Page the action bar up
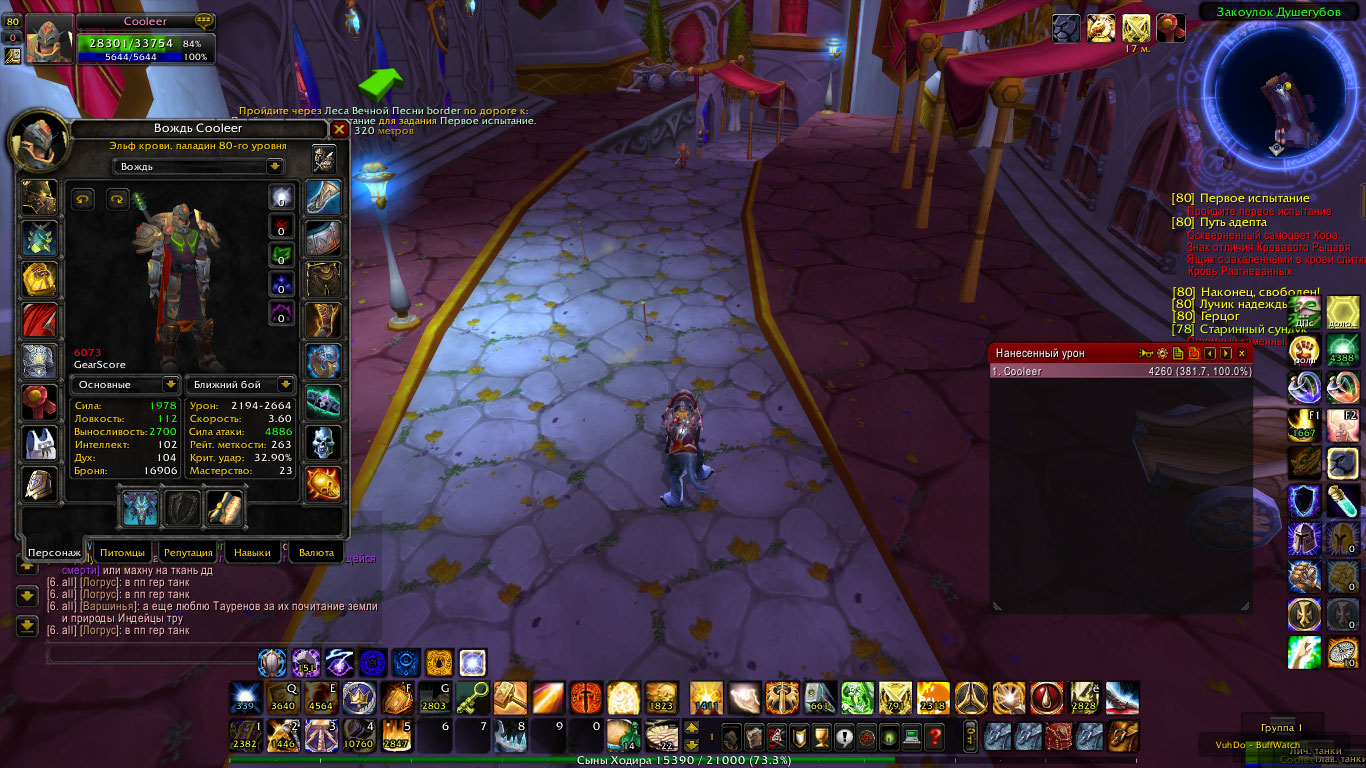The image size is (1366, 768). tap(691, 728)
